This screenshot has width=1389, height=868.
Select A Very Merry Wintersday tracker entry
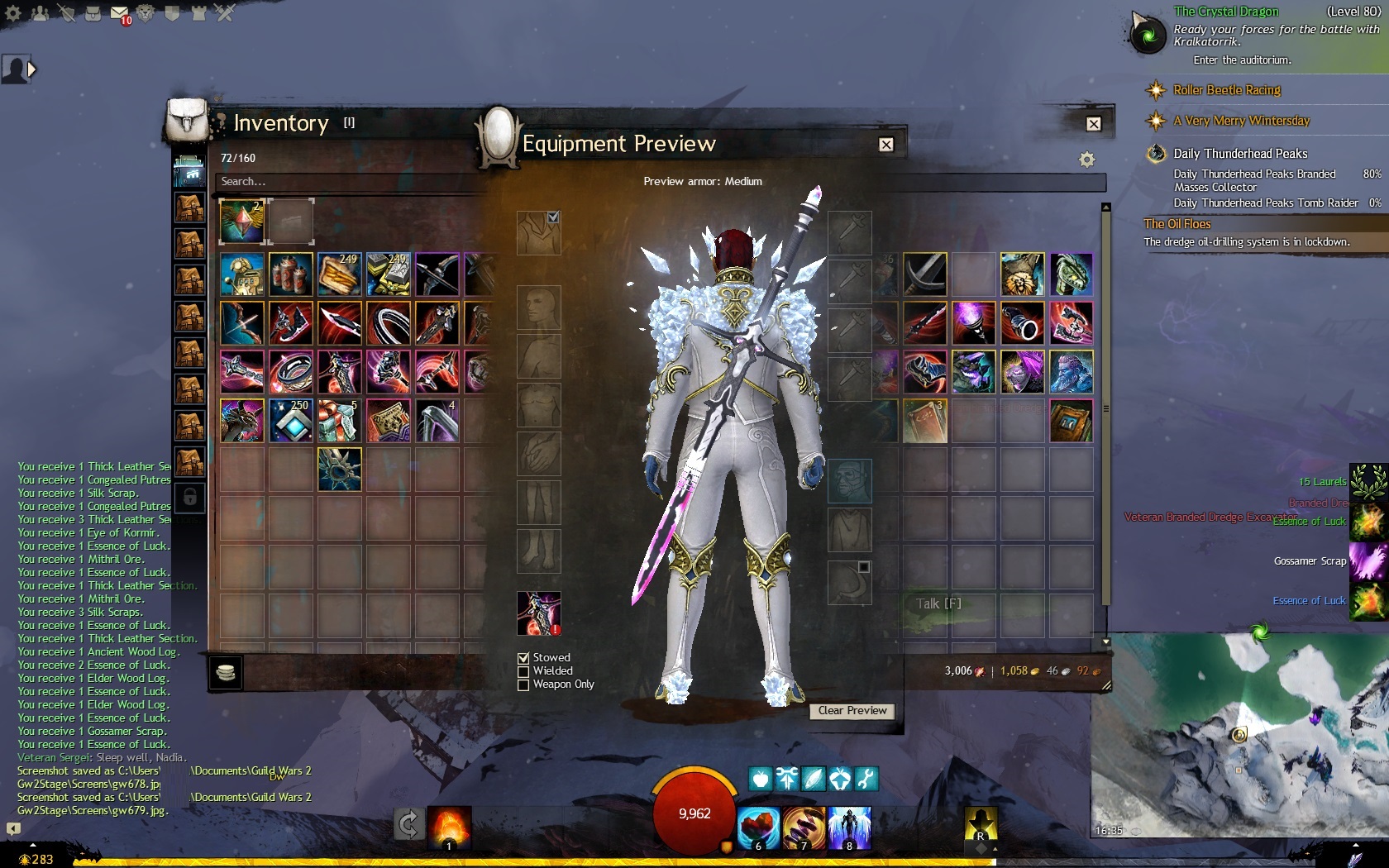point(1241,121)
